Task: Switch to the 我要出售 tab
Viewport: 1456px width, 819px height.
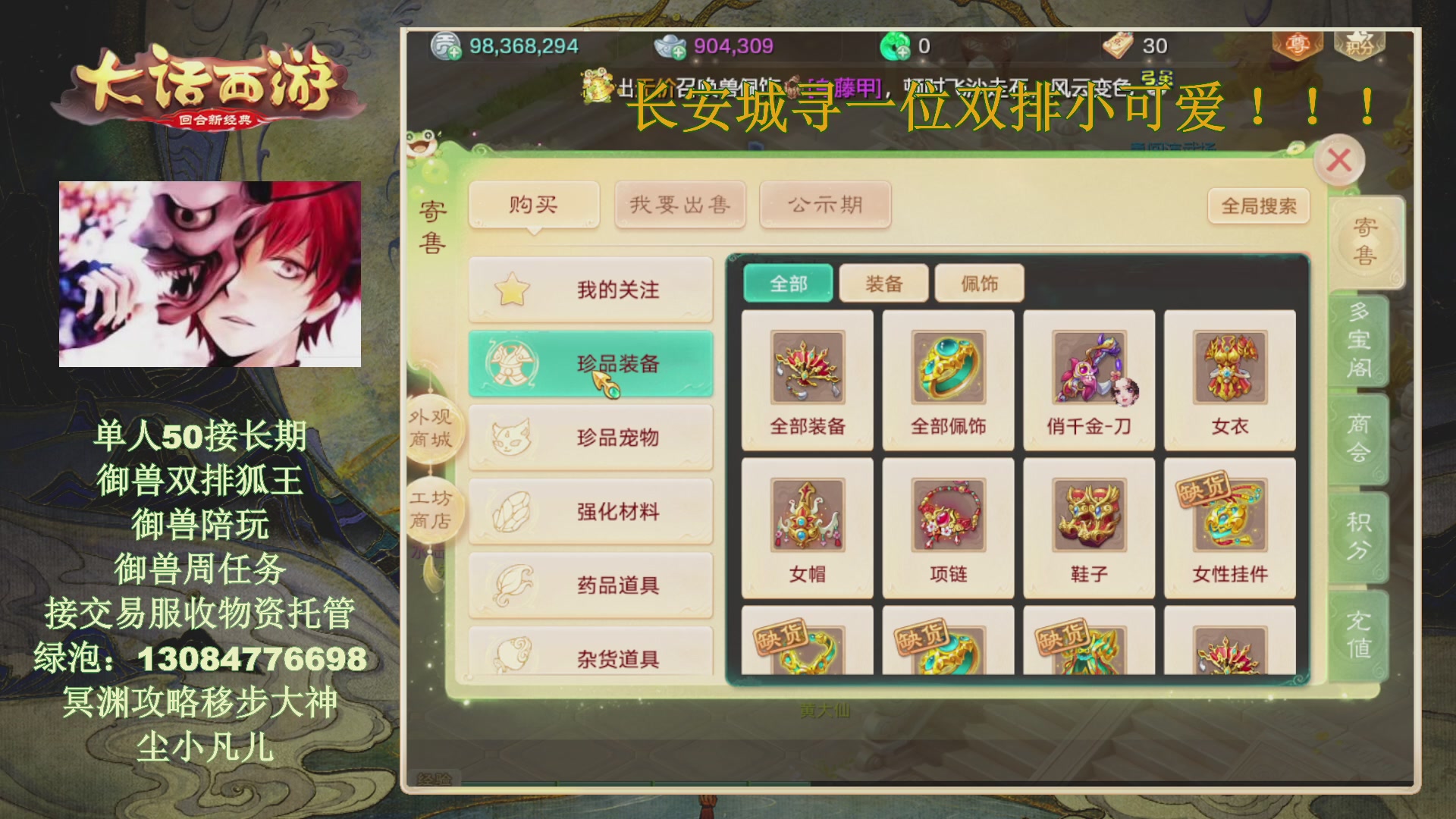Action: click(679, 203)
